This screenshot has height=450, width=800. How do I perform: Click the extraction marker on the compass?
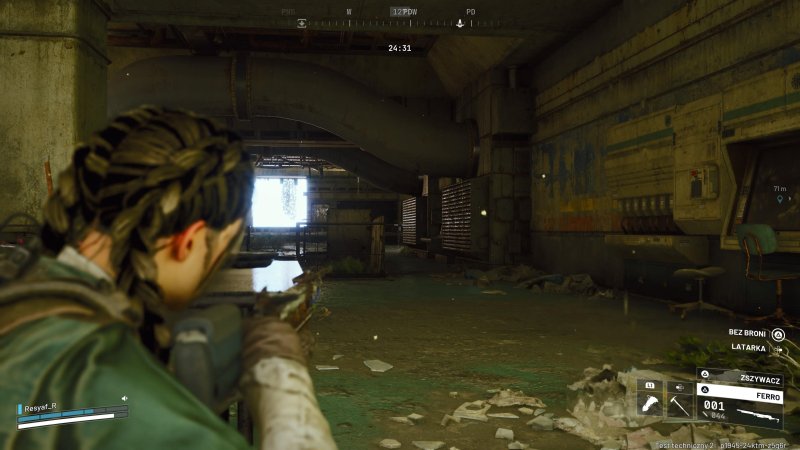tap(302, 22)
